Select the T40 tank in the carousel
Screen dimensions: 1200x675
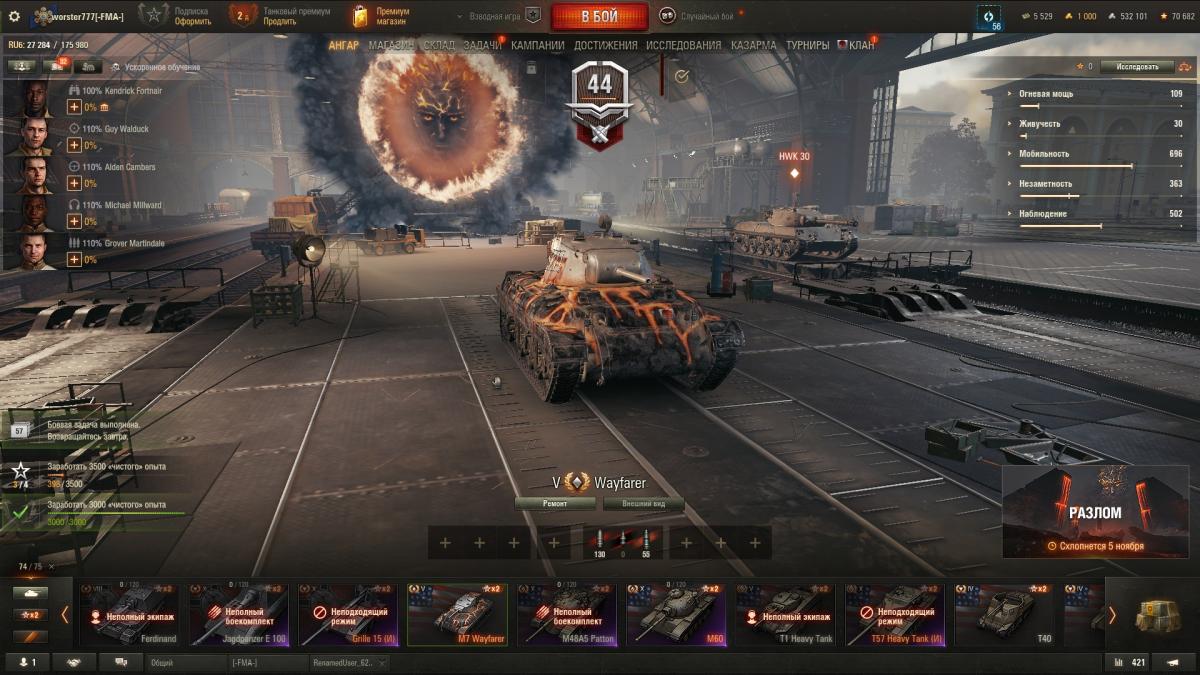pos(1005,614)
